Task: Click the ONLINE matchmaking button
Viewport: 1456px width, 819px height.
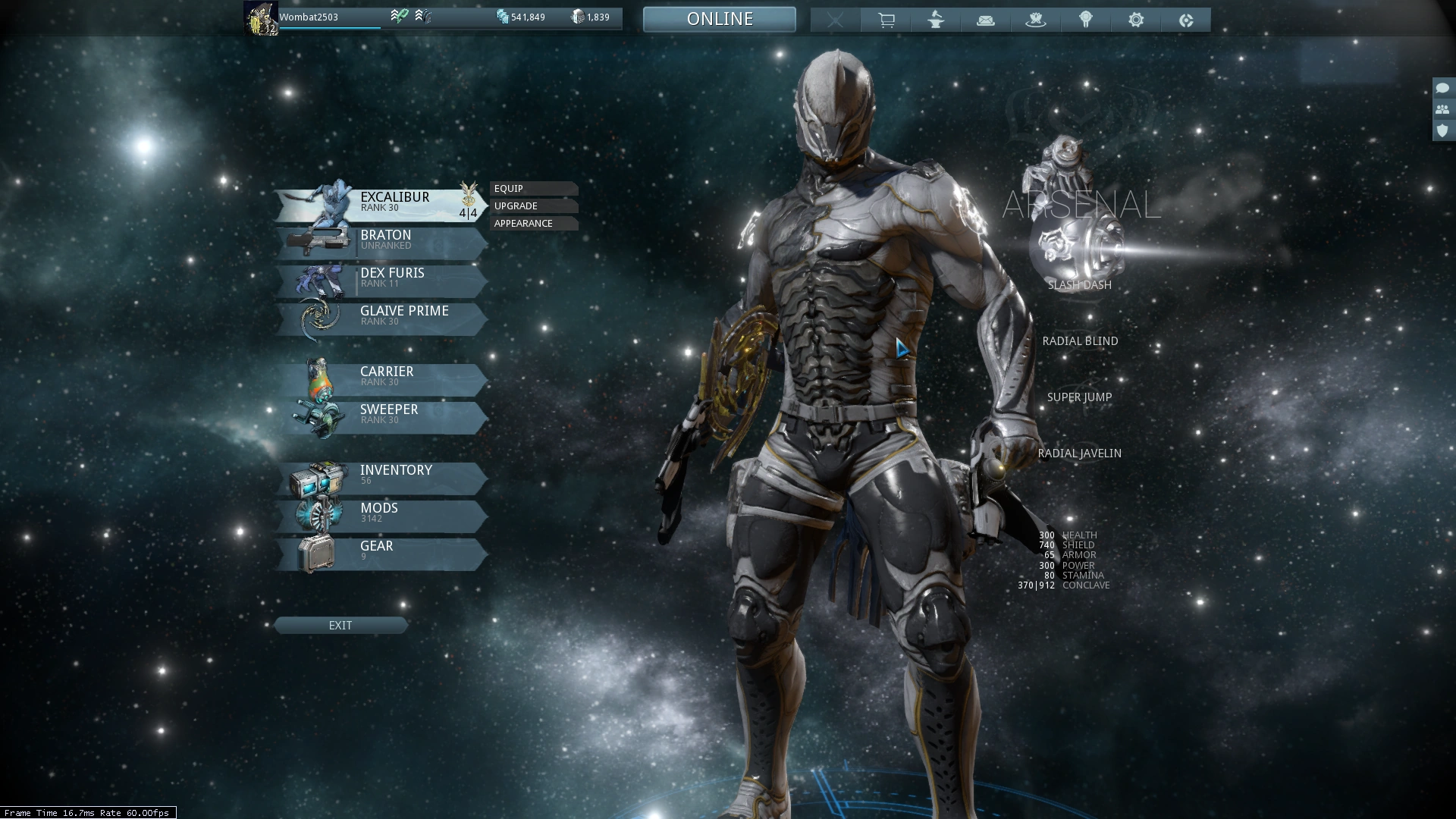Action: pyautogui.click(x=720, y=19)
